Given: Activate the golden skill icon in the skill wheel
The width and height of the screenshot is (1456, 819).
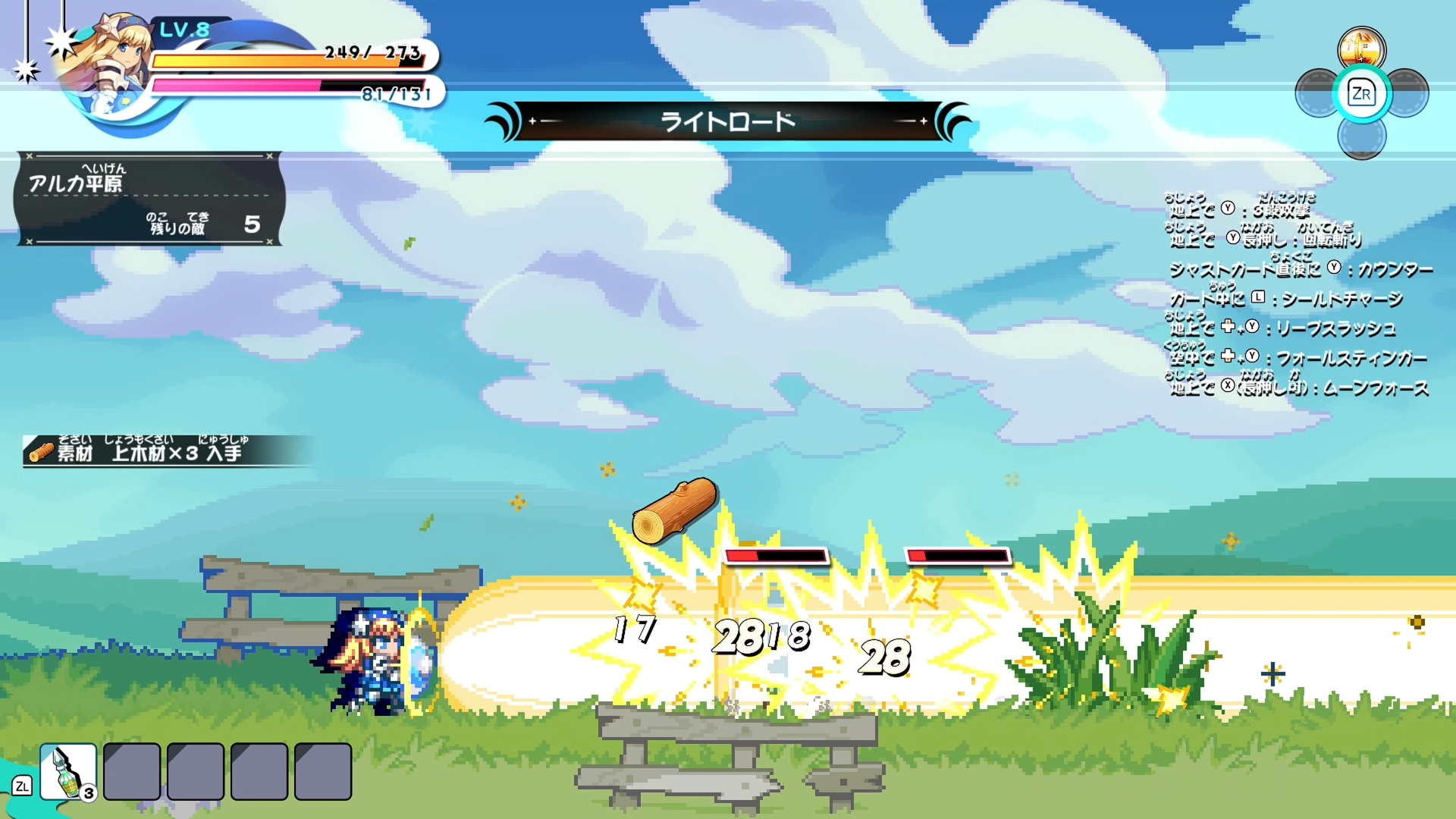Looking at the screenshot, I should 1361,49.
